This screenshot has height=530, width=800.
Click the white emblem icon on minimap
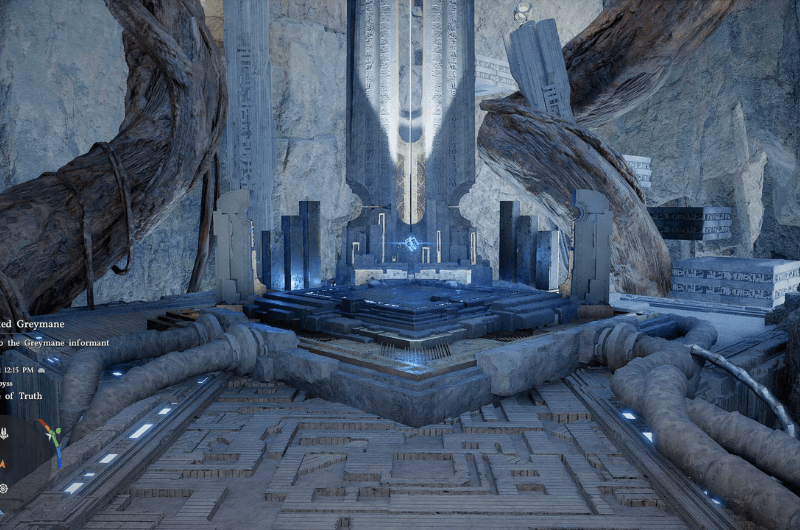point(4,434)
